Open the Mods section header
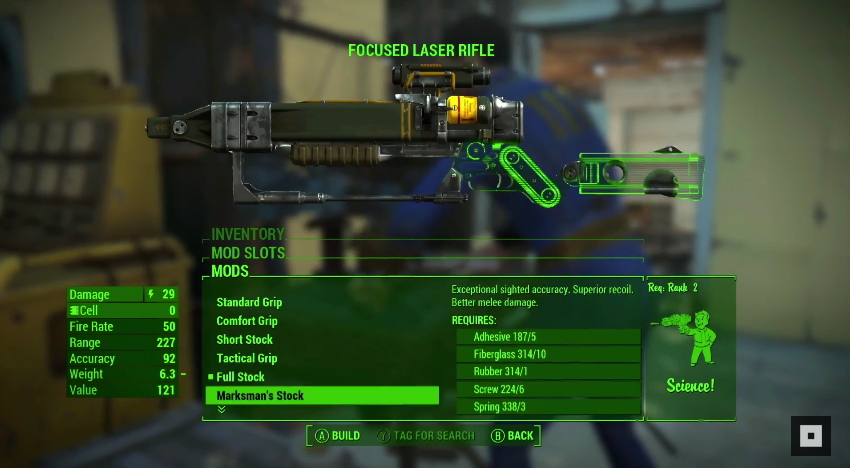This screenshot has height=468, width=850. tap(230, 271)
